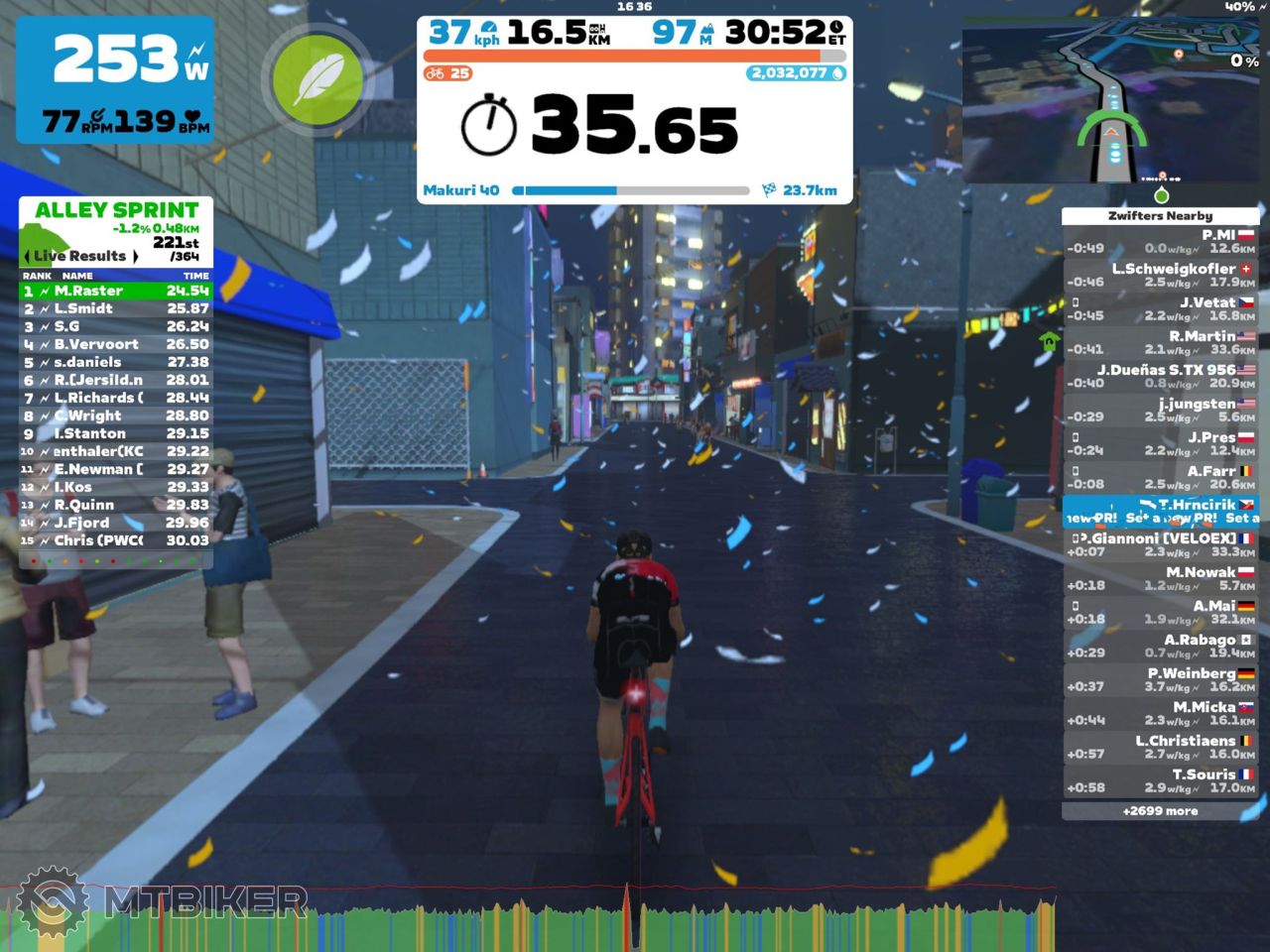Image resolution: width=1270 pixels, height=952 pixels.
Task: Open the minimap in the corner
Action: [1111, 102]
